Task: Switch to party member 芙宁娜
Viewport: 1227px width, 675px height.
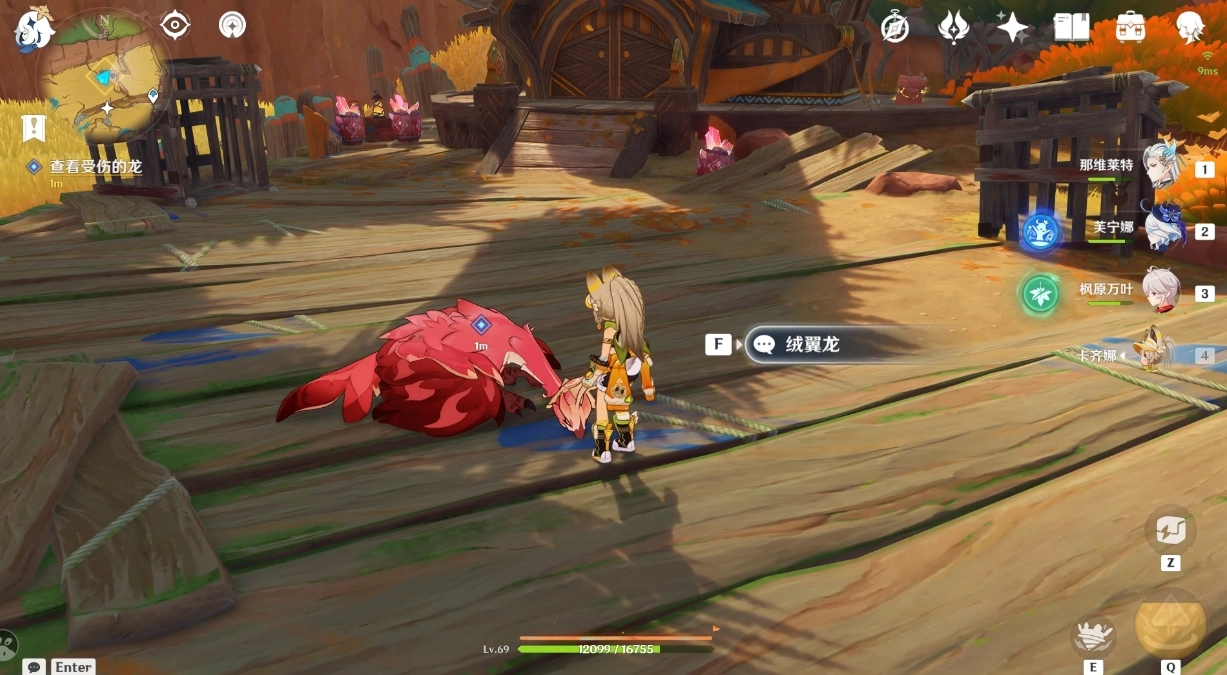Action: tap(1163, 228)
